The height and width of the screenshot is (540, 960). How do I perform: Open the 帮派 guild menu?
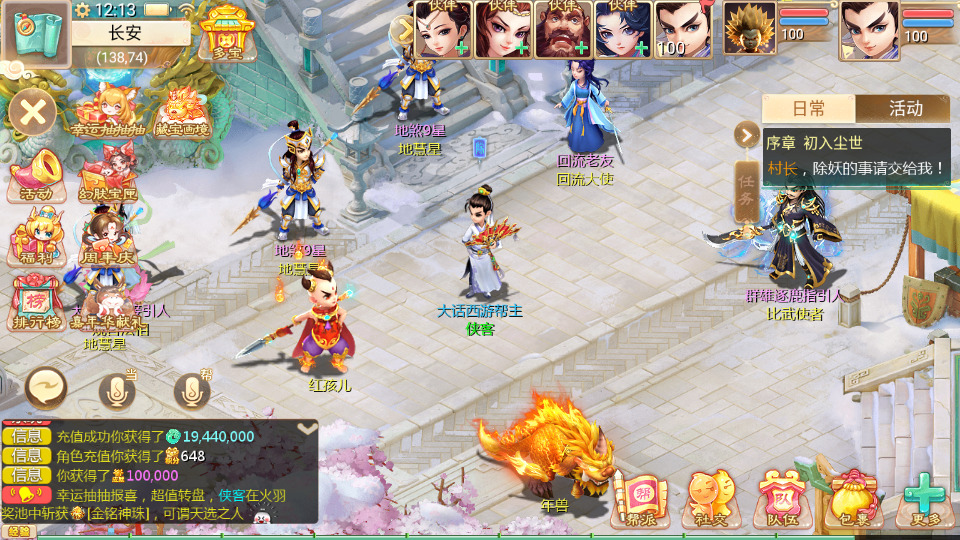(640, 496)
